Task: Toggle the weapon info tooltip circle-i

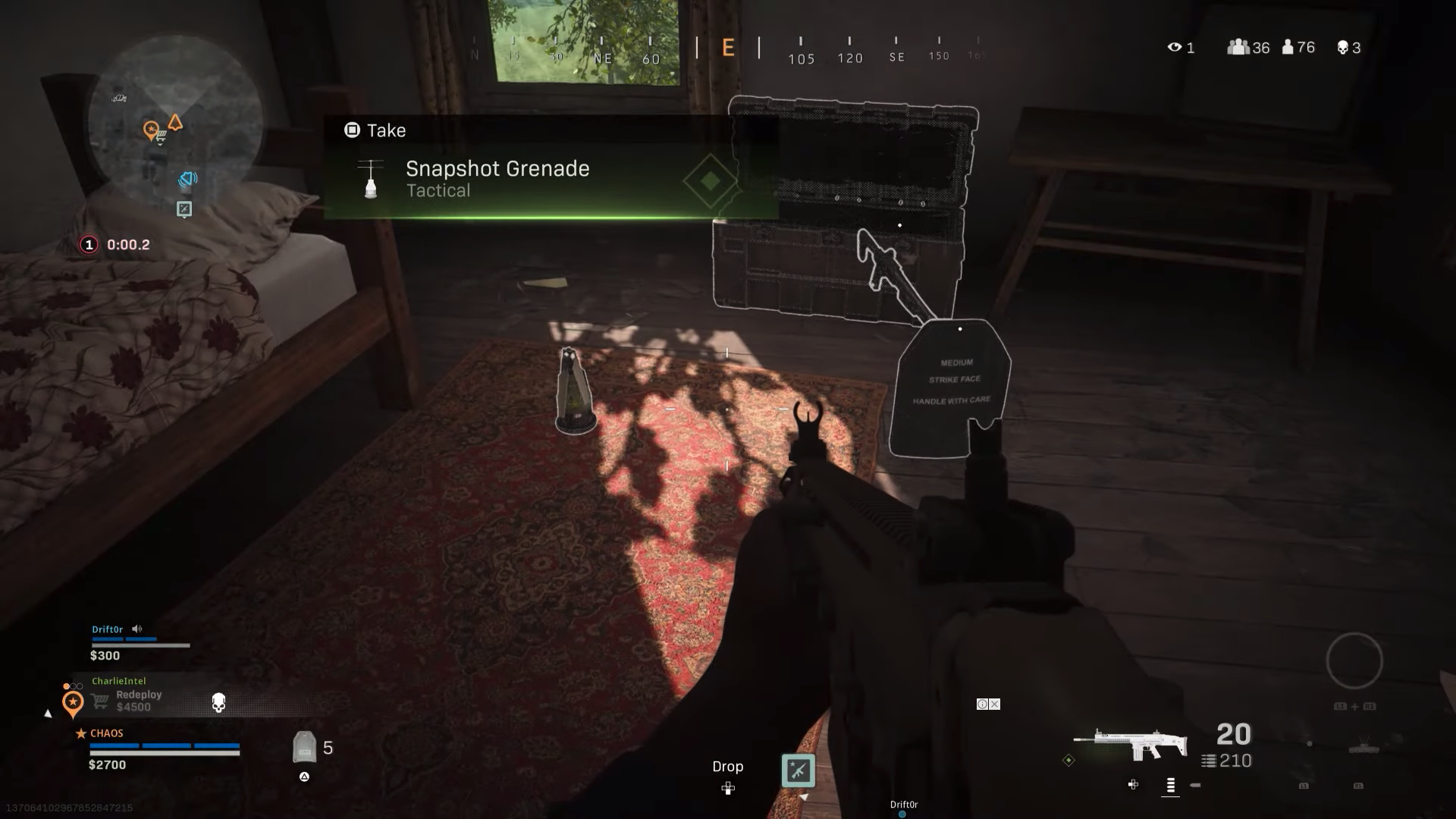Action: point(982,704)
